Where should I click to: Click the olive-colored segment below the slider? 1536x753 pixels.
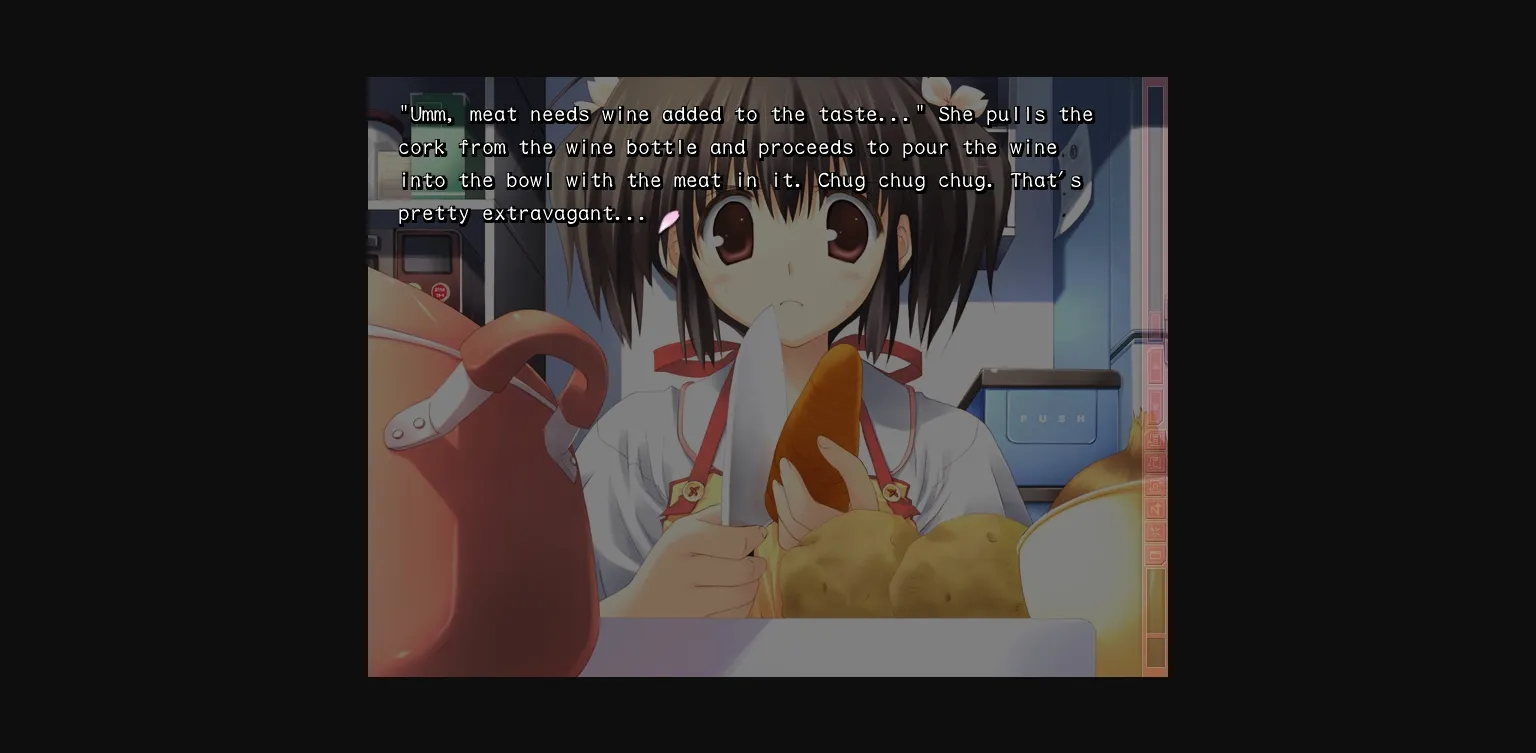[1155, 652]
